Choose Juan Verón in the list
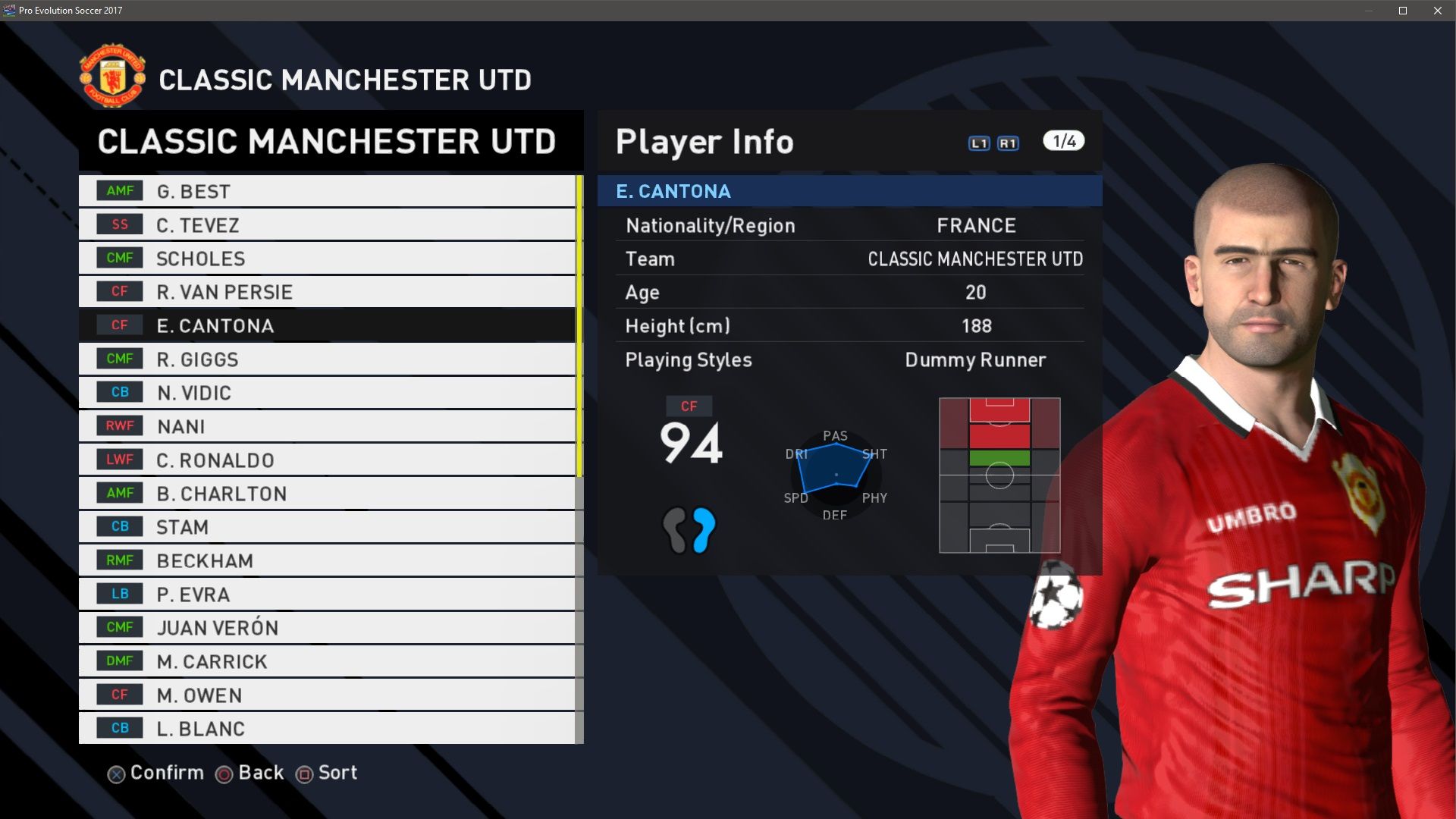This screenshot has height=819, width=1456. tap(326, 628)
